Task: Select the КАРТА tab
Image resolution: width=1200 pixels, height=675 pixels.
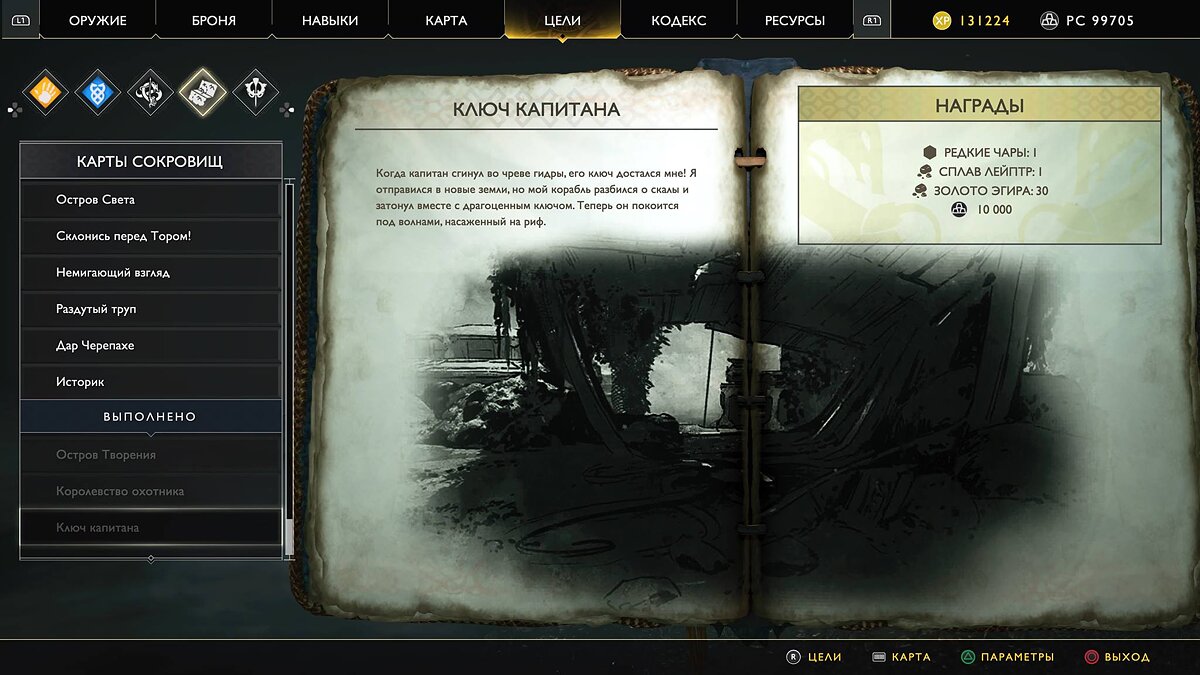Action: pyautogui.click(x=445, y=21)
